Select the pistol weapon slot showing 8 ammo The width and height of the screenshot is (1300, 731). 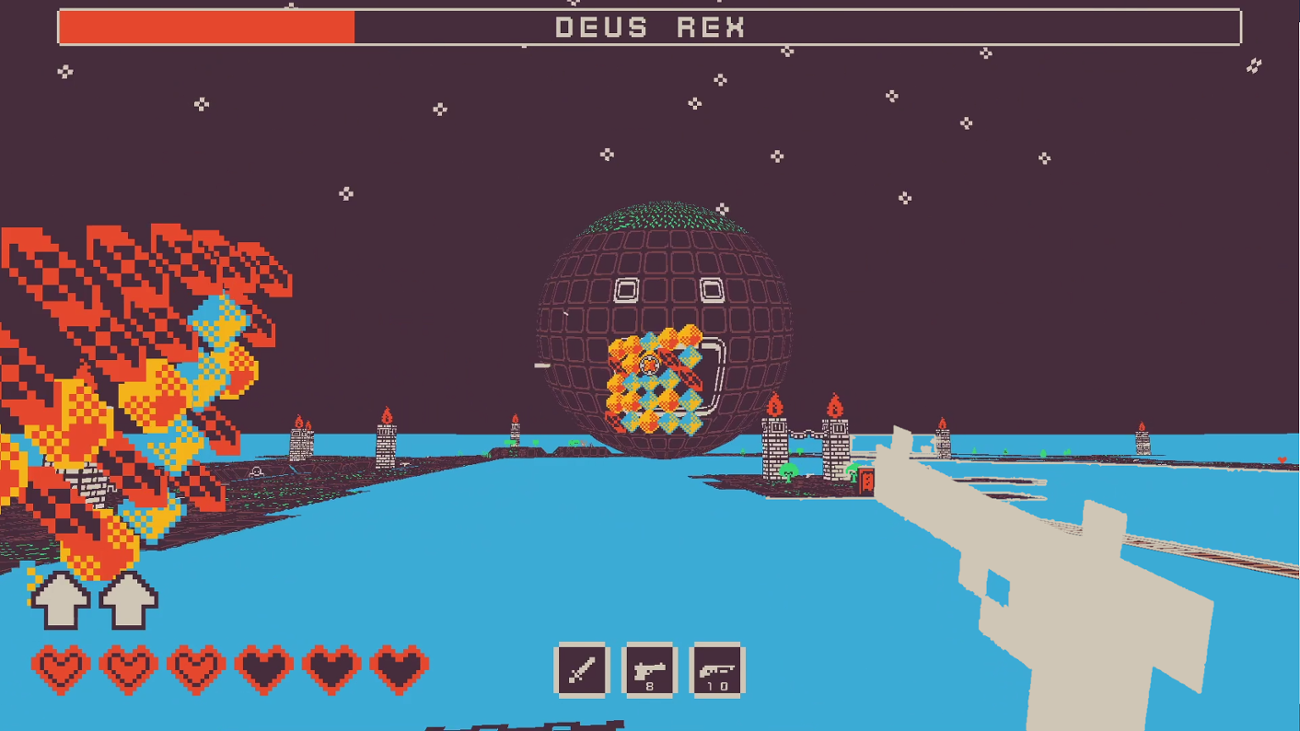(x=649, y=671)
